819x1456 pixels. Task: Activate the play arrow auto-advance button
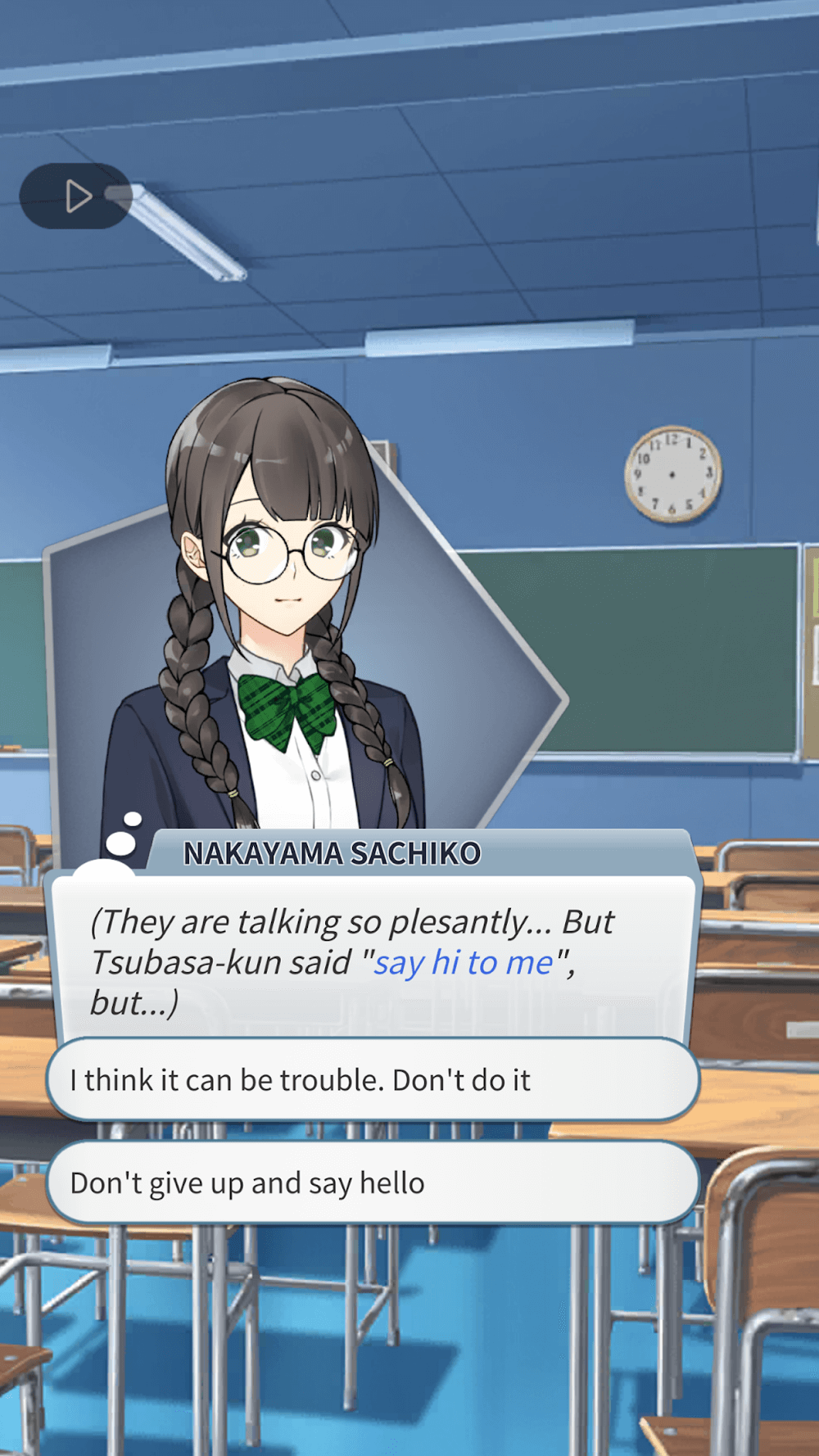76,197
